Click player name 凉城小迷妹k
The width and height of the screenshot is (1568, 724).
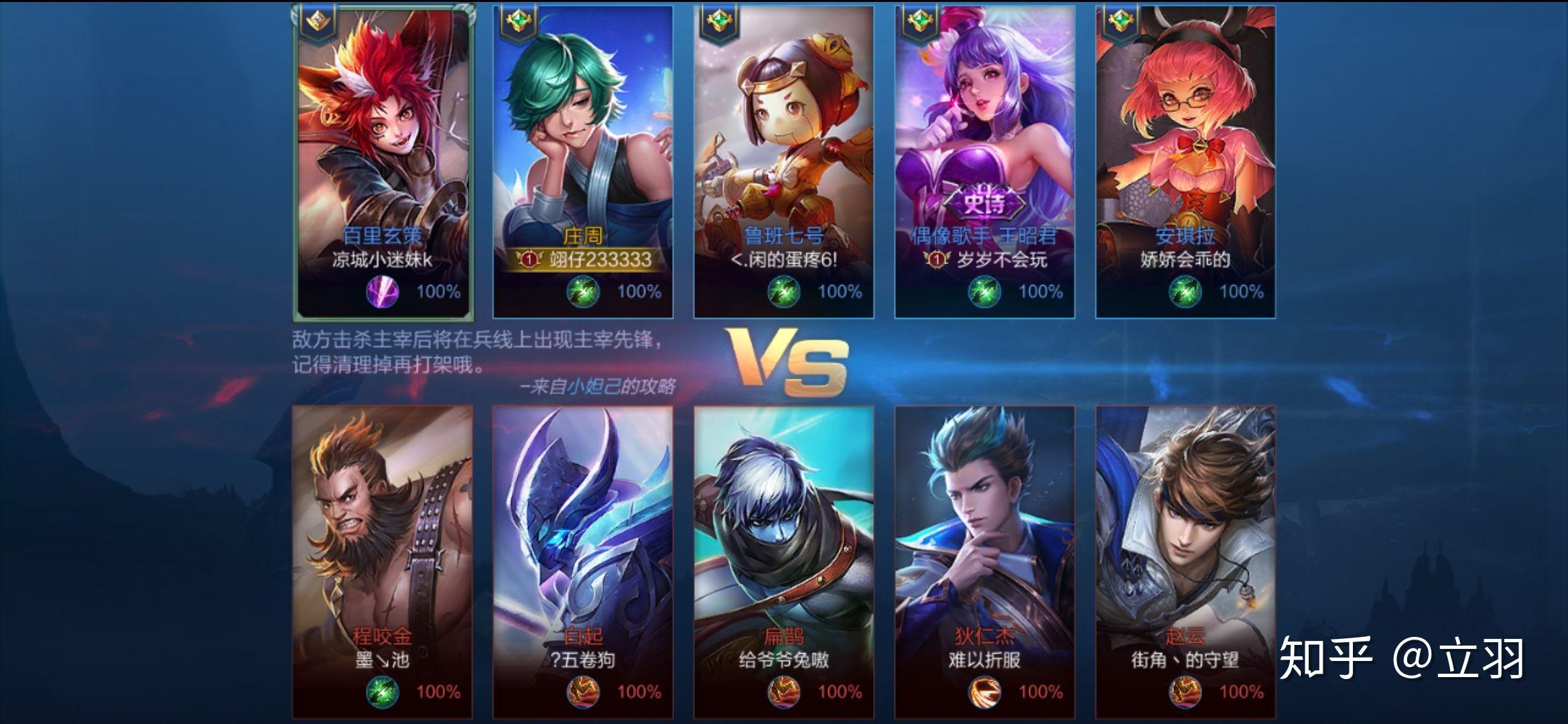381,260
